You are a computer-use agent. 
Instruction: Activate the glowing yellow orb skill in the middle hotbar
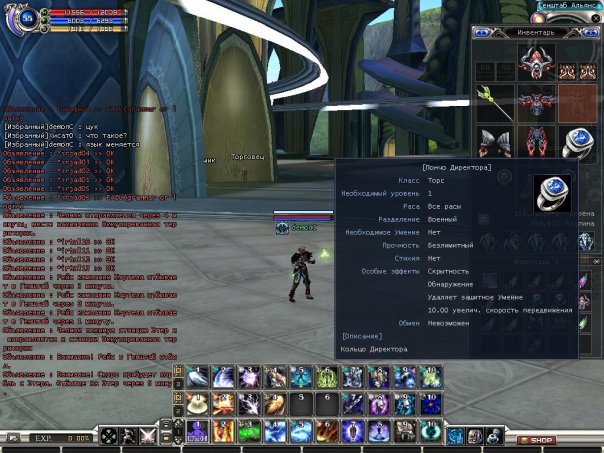tap(197, 403)
